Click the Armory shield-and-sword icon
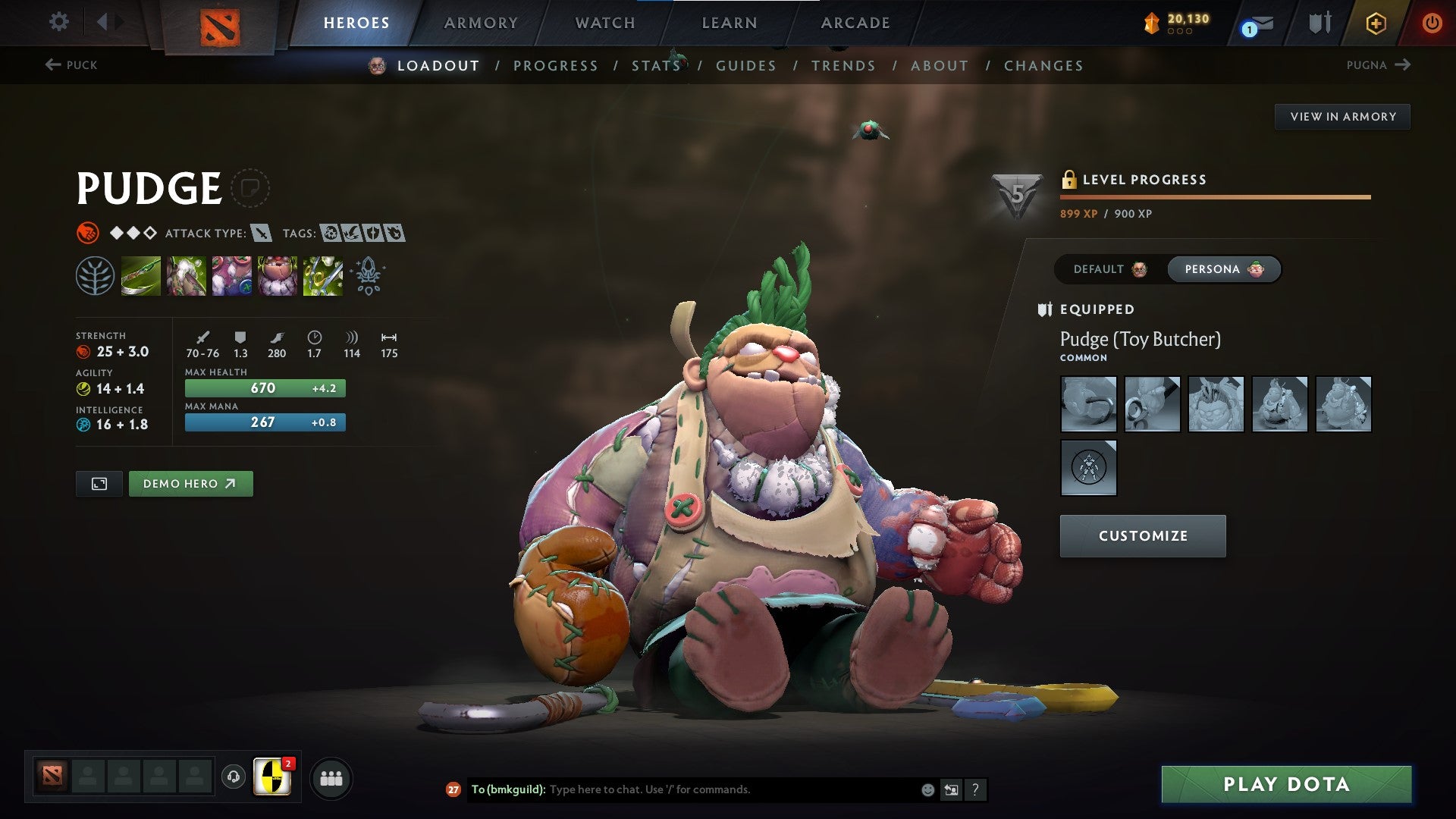This screenshot has height=819, width=1456. tap(1319, 23)
